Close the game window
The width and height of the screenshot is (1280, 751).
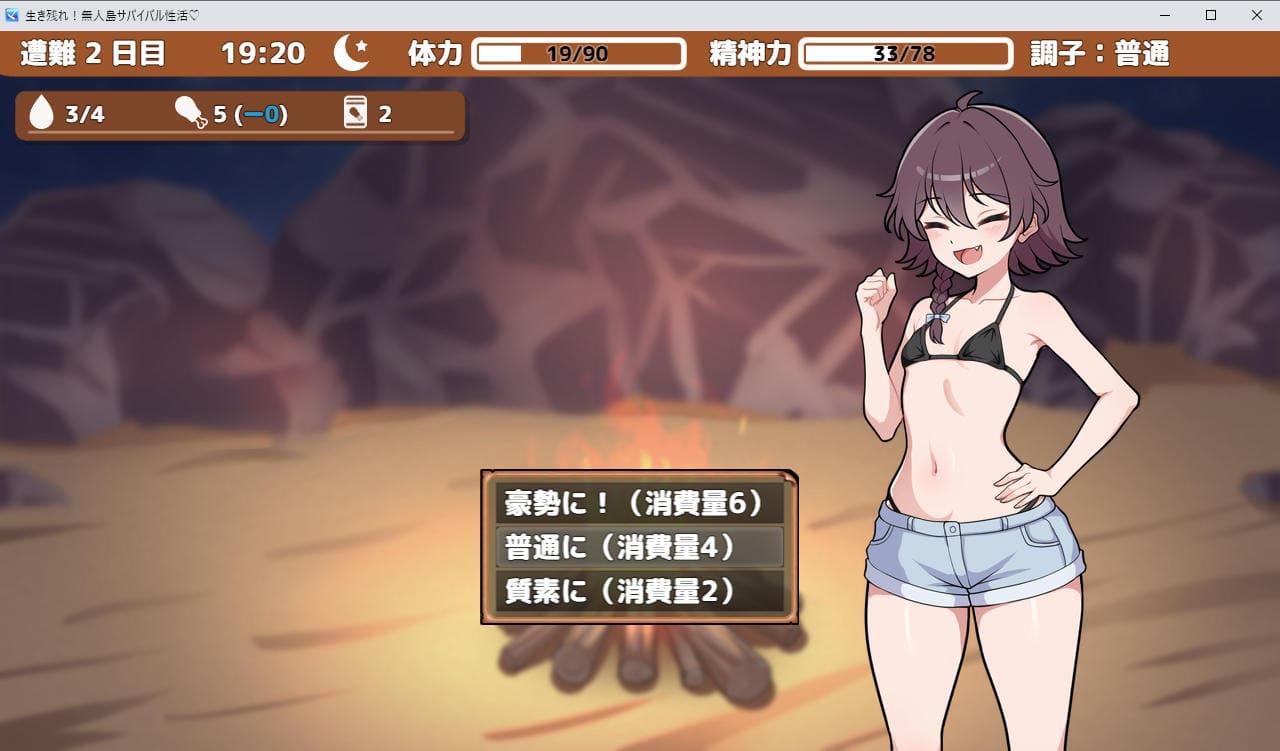[x=1256, y=15]
